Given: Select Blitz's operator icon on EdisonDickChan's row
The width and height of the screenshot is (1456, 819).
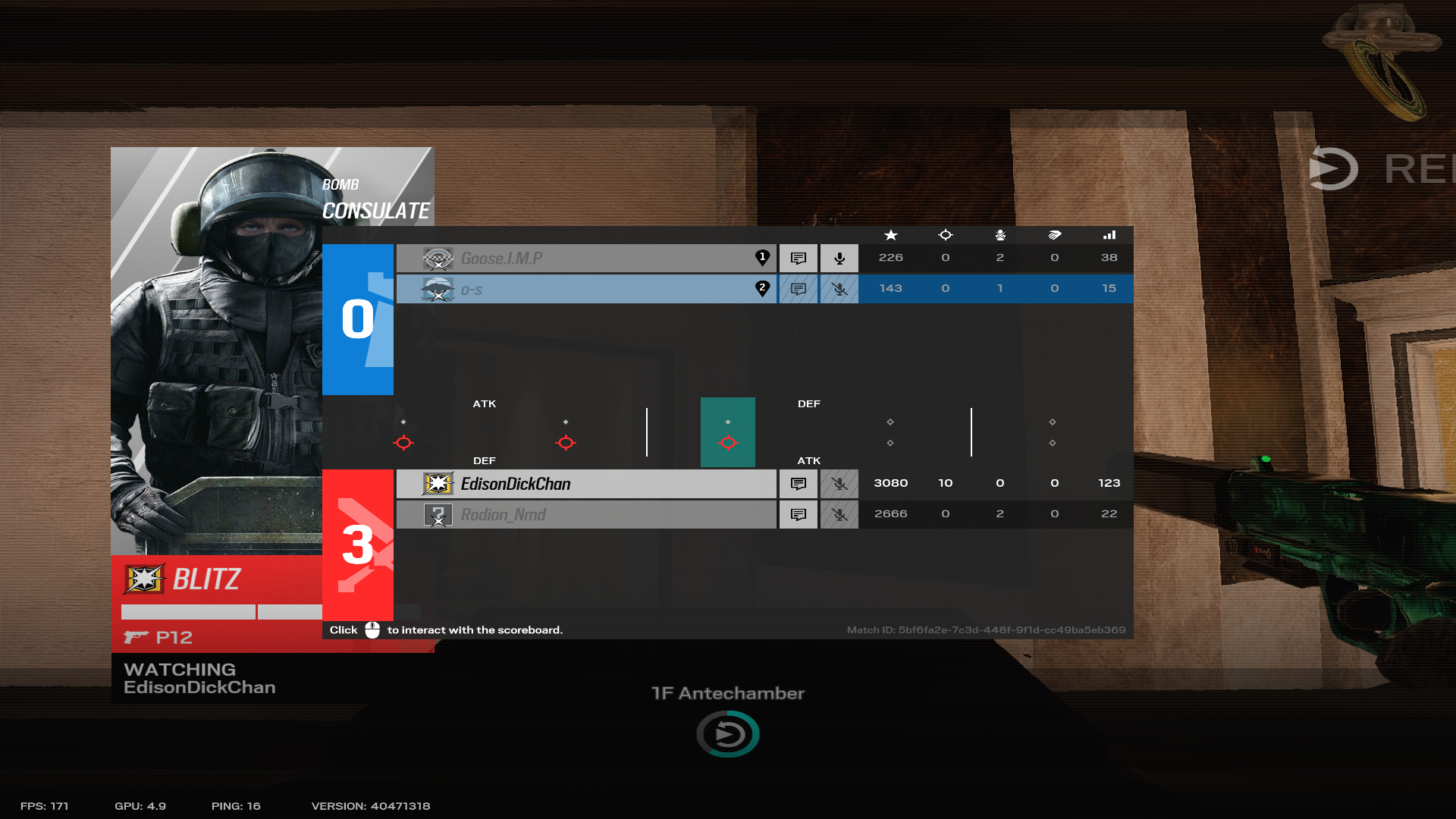Looking at the screenshot, I should [438, 483].
